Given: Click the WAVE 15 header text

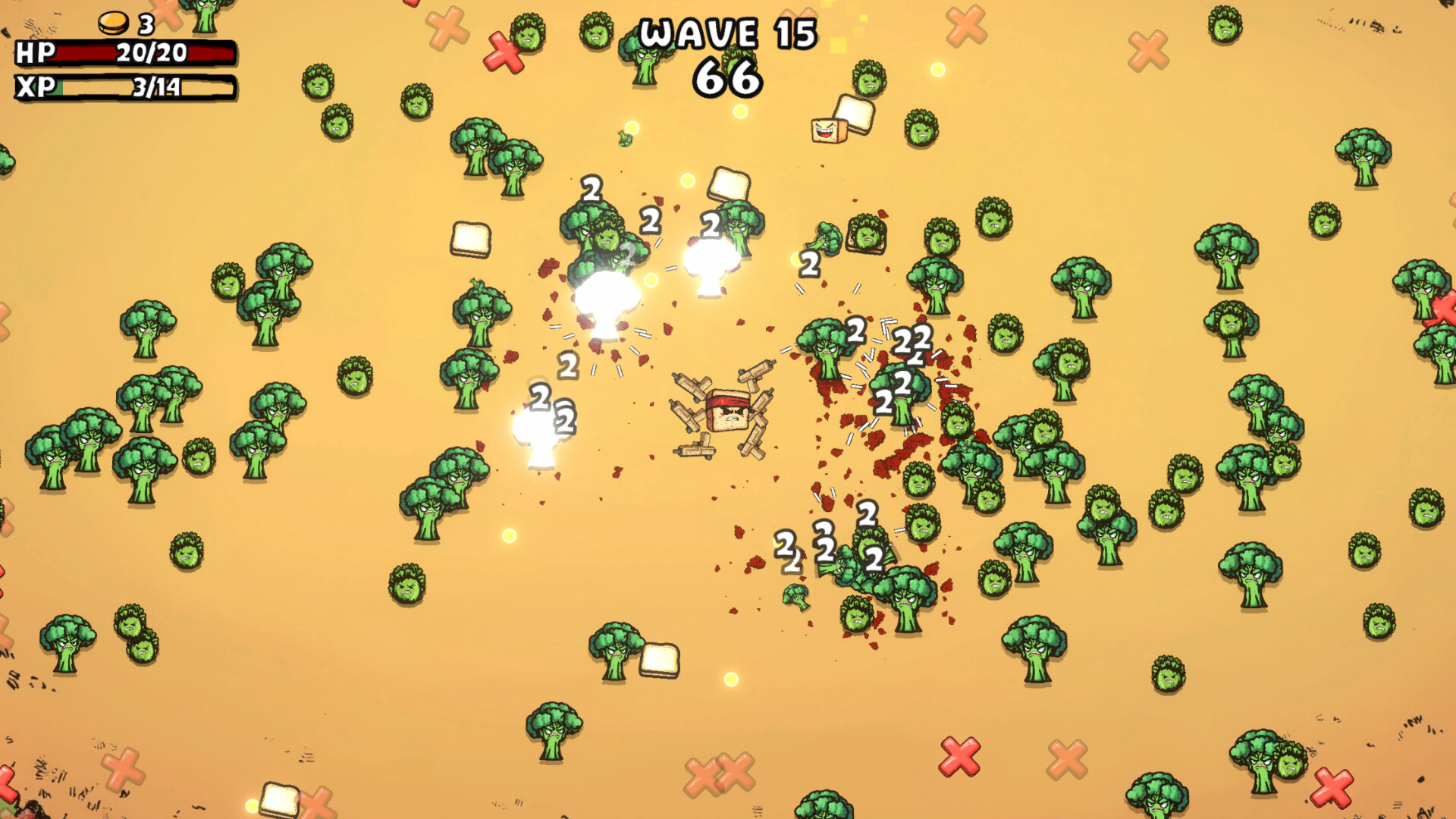Looking at the screenshot, I should pyautogui.click(x=726, y=32).
